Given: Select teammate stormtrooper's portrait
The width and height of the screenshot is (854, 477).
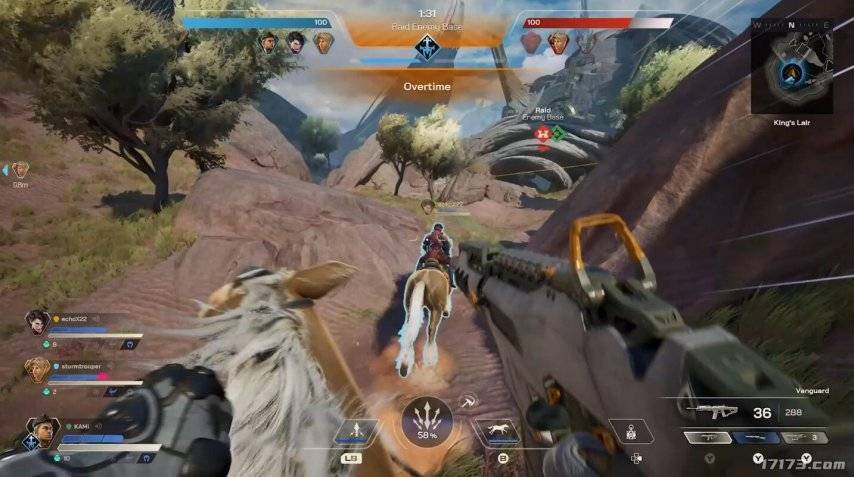Looking at the screenshot, I should 37,369.
